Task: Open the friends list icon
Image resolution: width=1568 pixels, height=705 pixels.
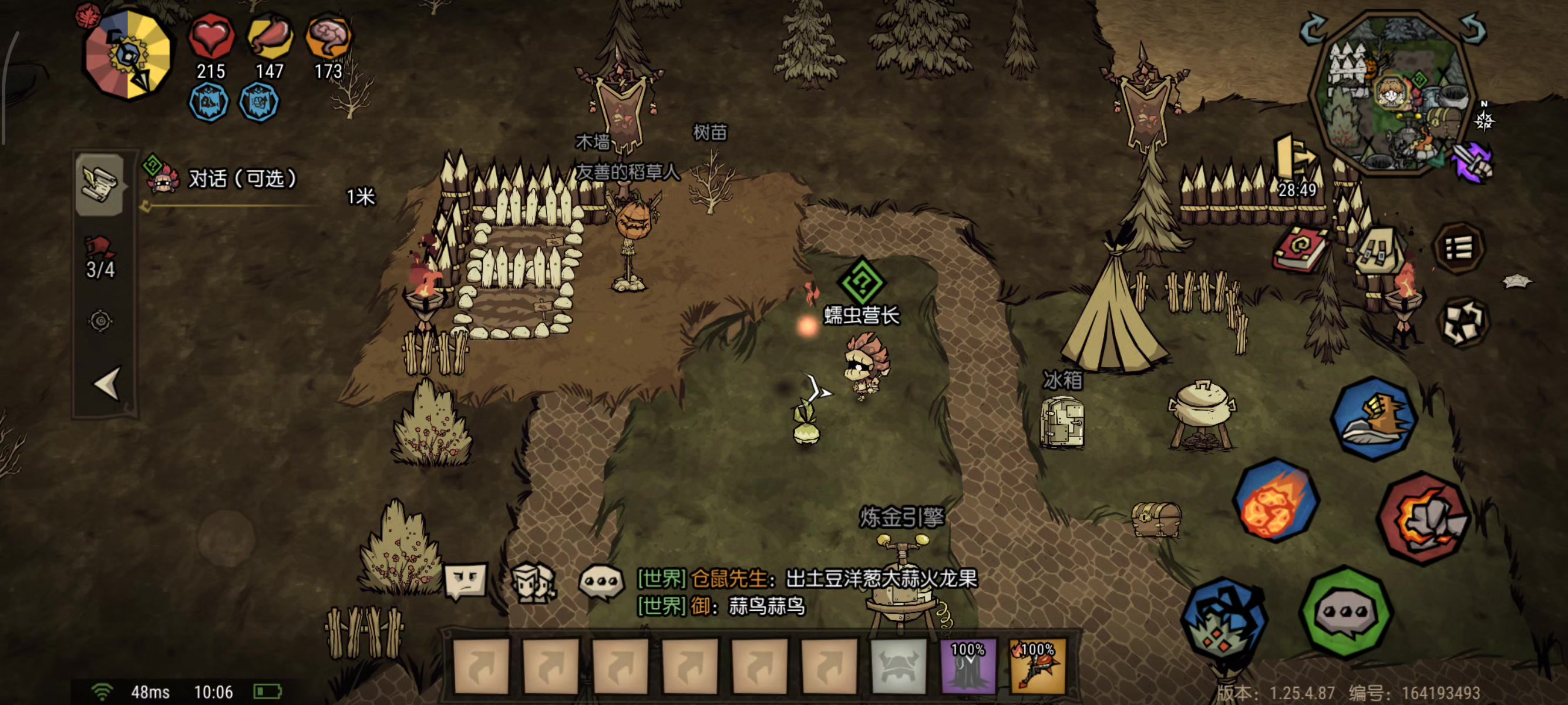Action: pyautogui.click(x=532, y=582)
